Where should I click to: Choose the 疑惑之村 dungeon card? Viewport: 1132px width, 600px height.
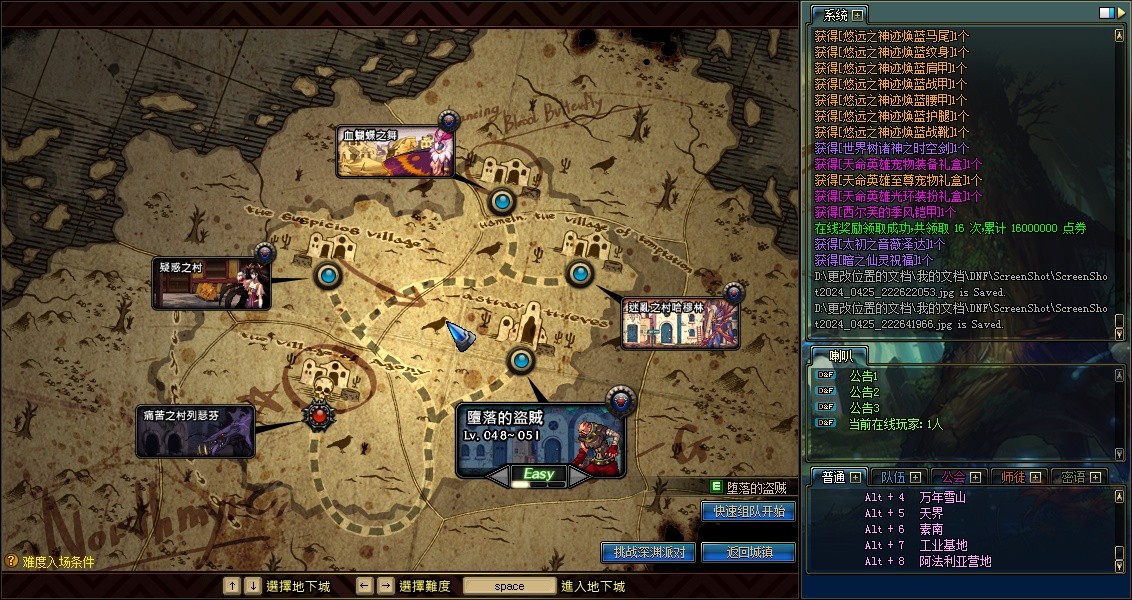point(211,284)
